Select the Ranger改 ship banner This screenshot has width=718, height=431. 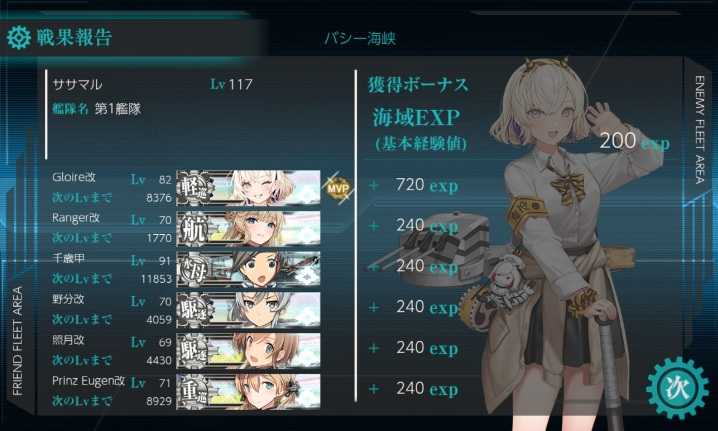point(249,226)
